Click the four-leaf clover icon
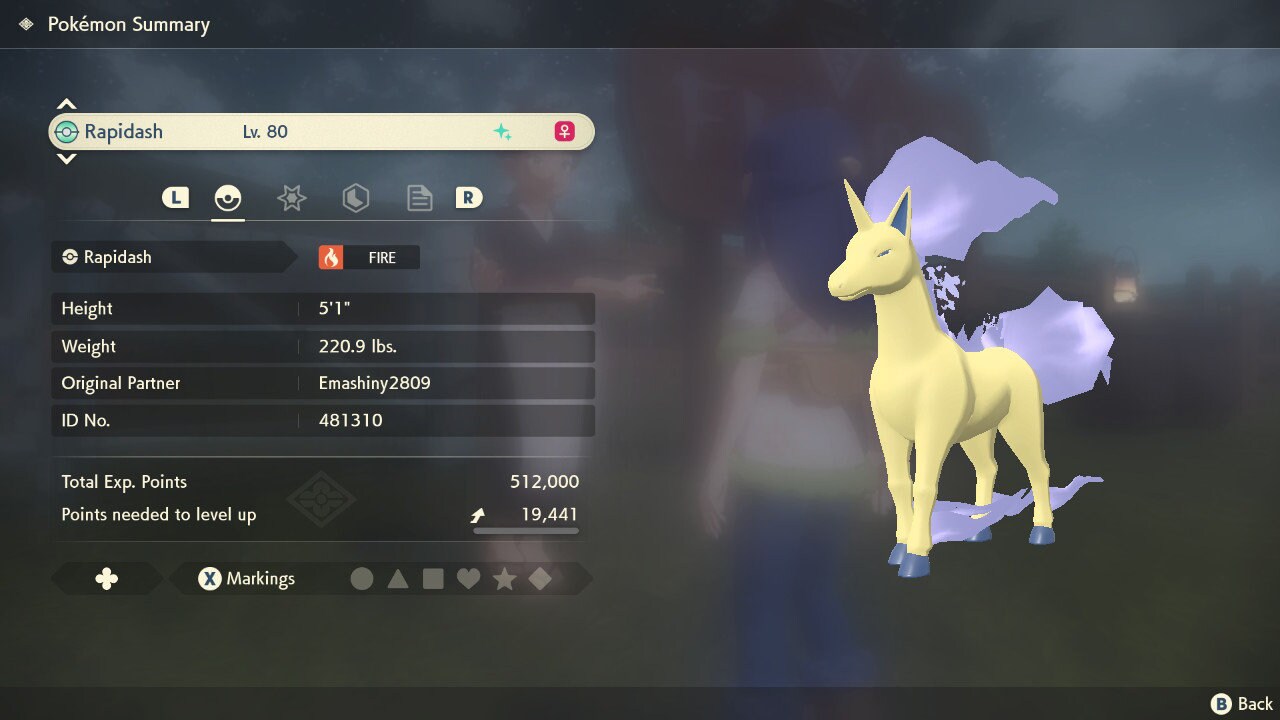The width and height of the screenshot is (1280, 720). (106, 578)
